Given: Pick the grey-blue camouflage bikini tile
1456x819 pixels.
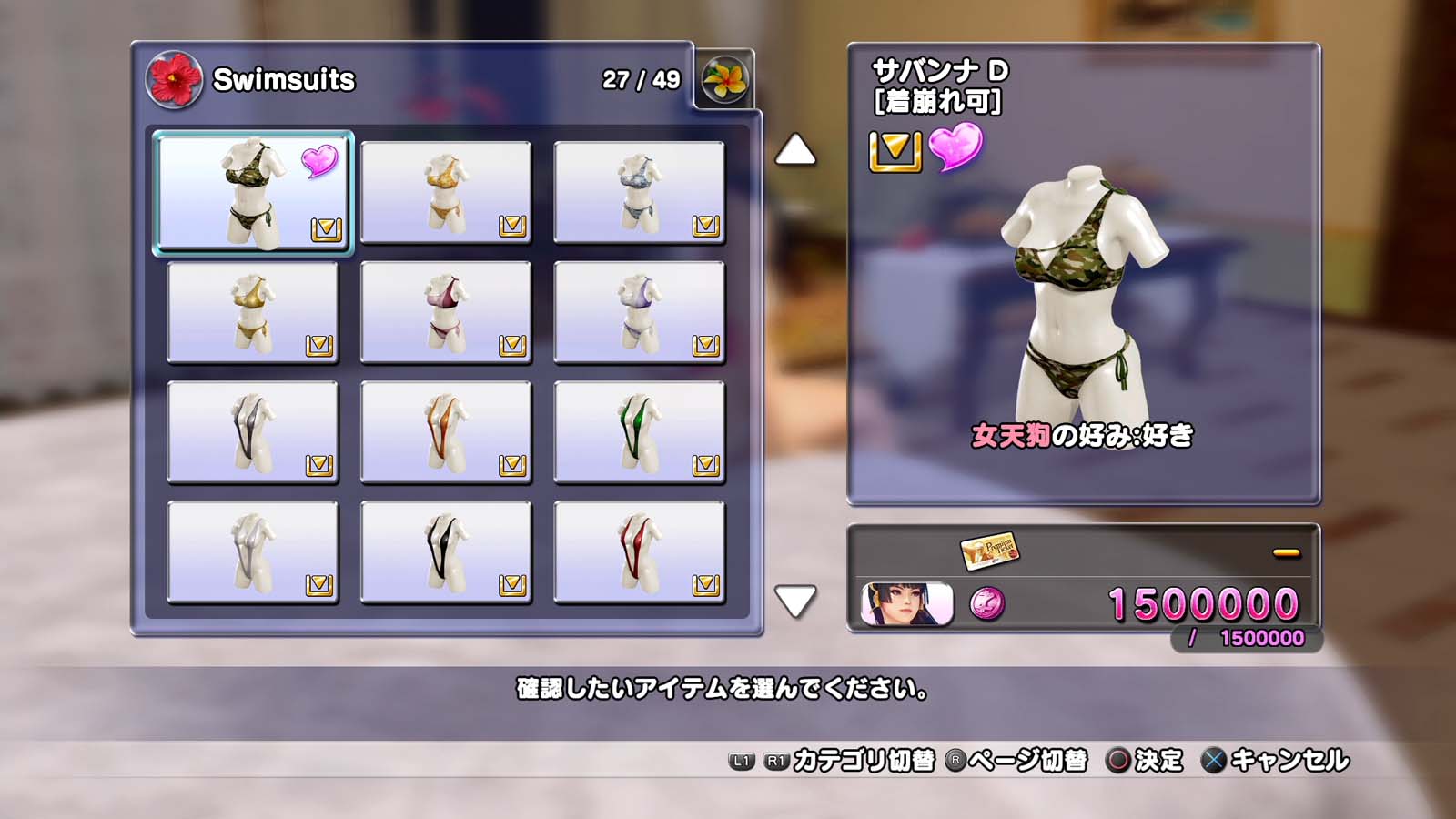Looking at the screenshot, I should [639, 192].
